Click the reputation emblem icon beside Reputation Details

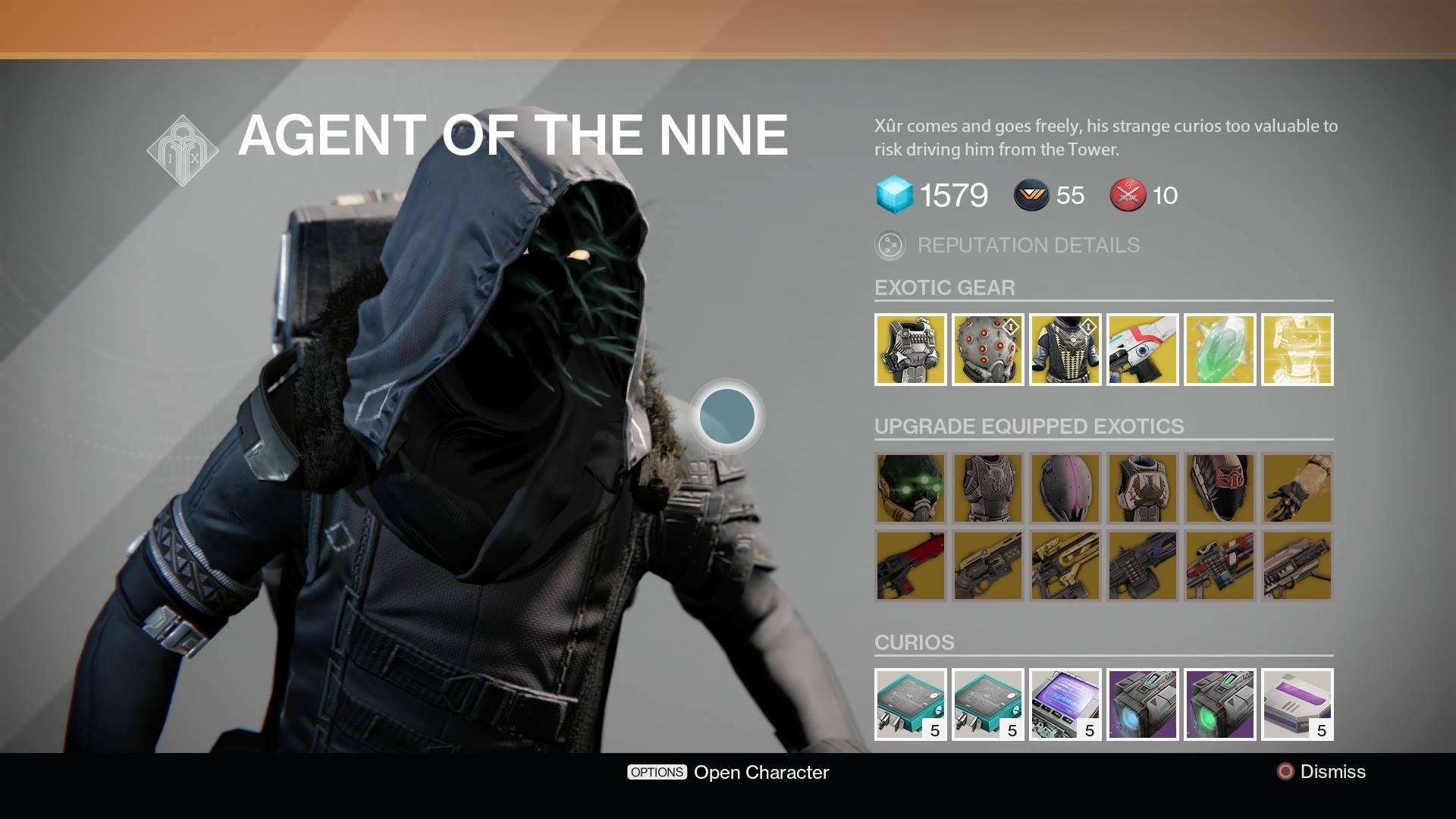(x=890, y=244)
